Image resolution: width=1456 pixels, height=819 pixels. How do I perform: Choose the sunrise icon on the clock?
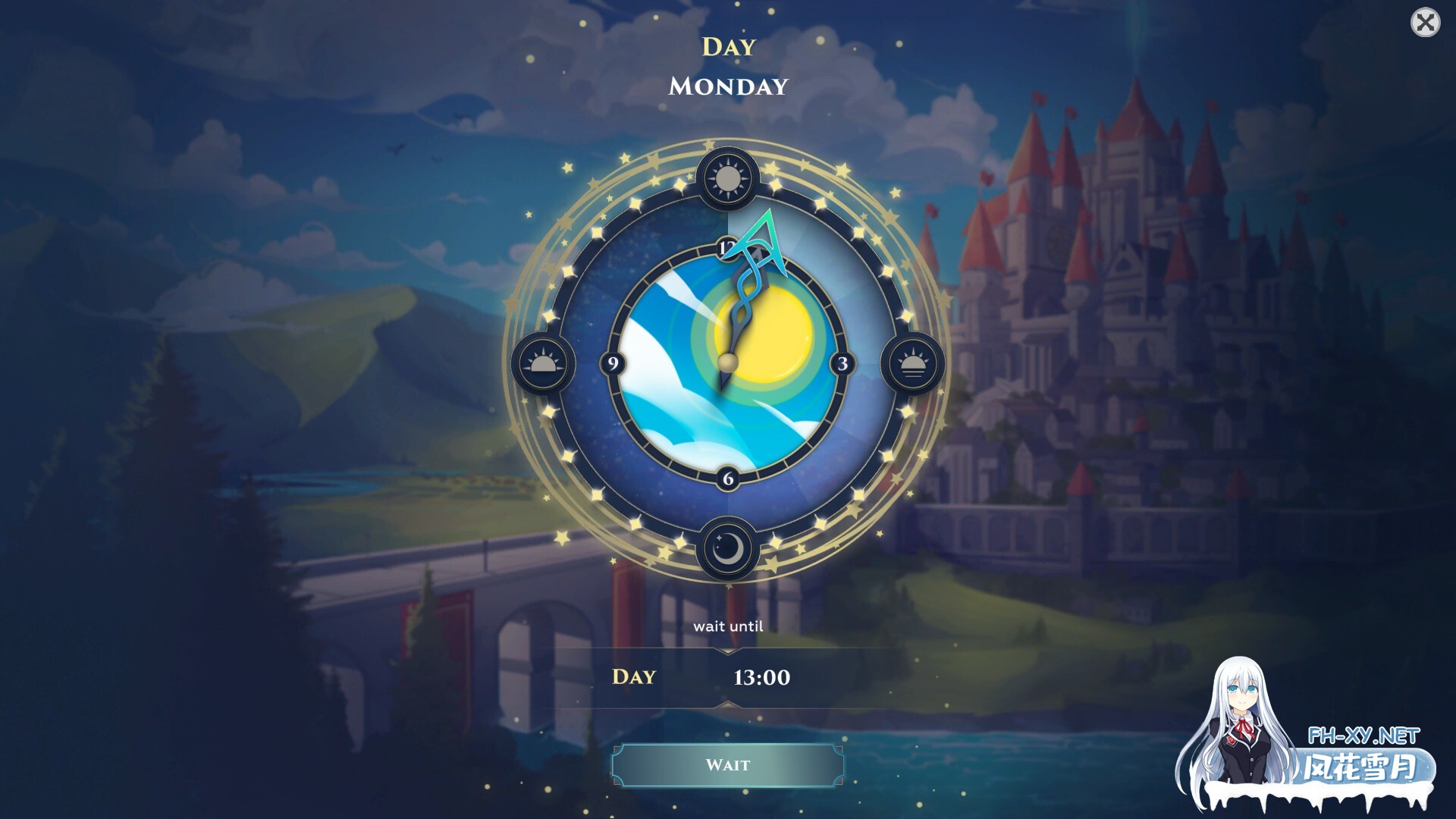click(543, 364)
